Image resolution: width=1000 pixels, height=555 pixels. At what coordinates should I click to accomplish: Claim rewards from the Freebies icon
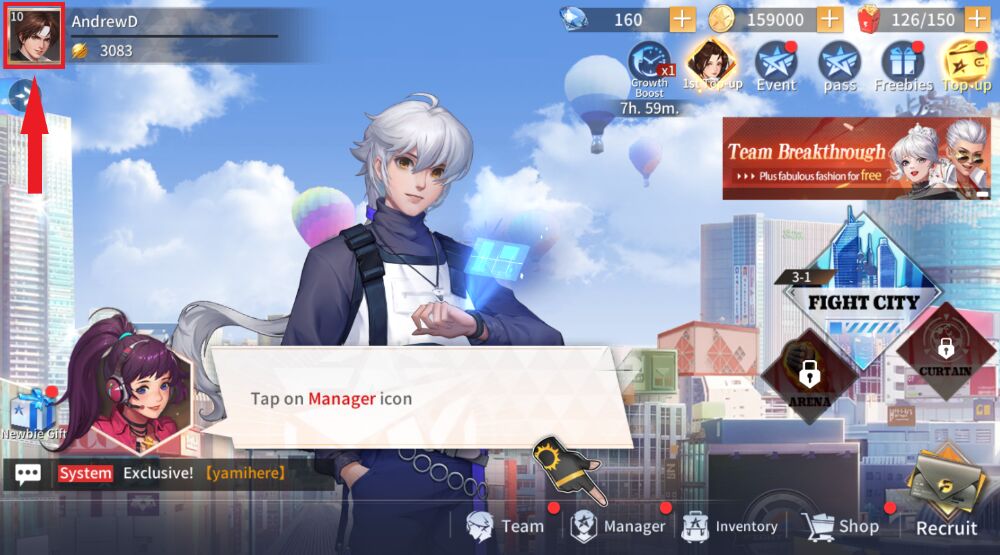903,66
